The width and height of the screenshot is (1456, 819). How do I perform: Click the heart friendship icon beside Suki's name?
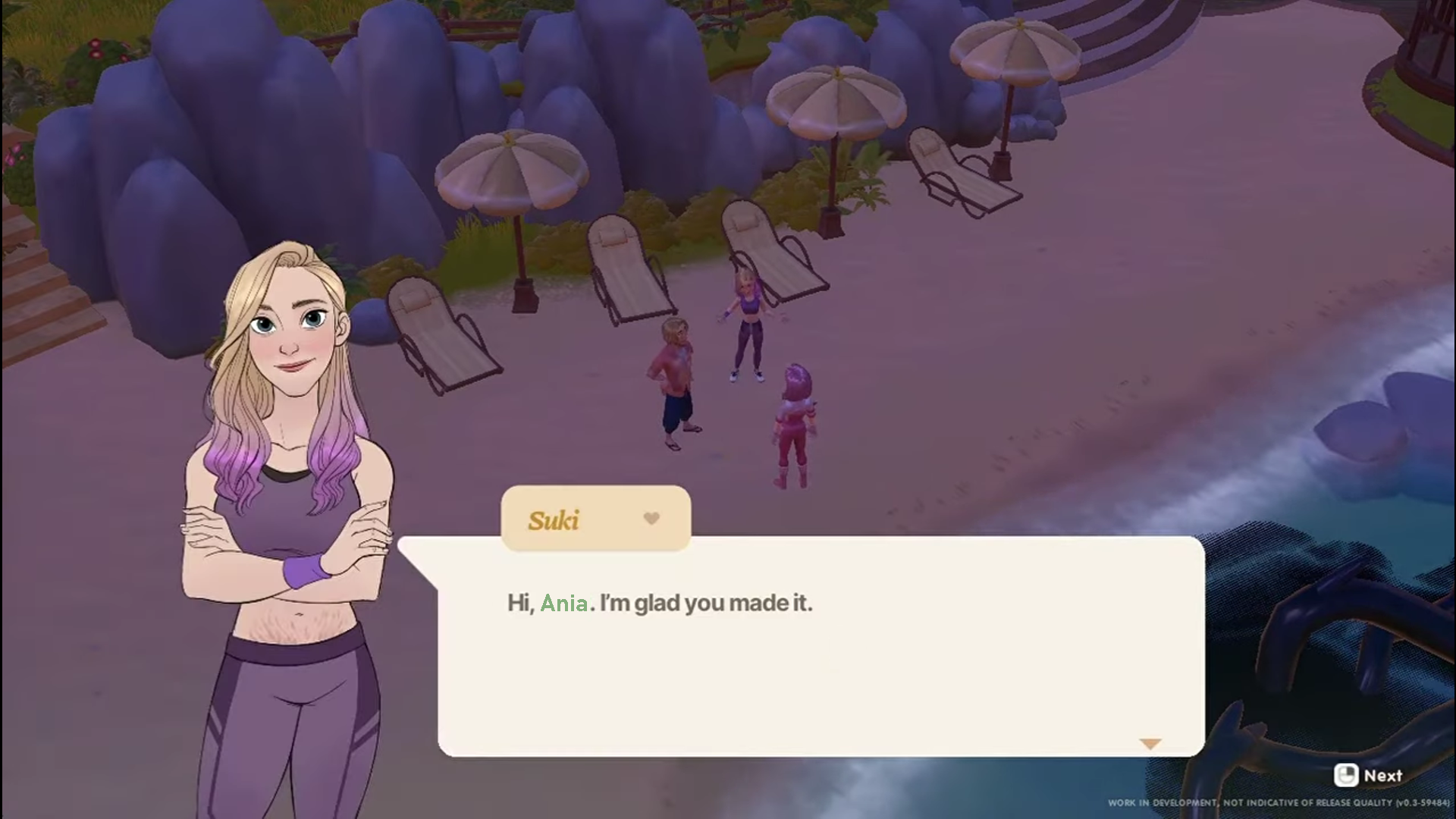tap(651, 519)
